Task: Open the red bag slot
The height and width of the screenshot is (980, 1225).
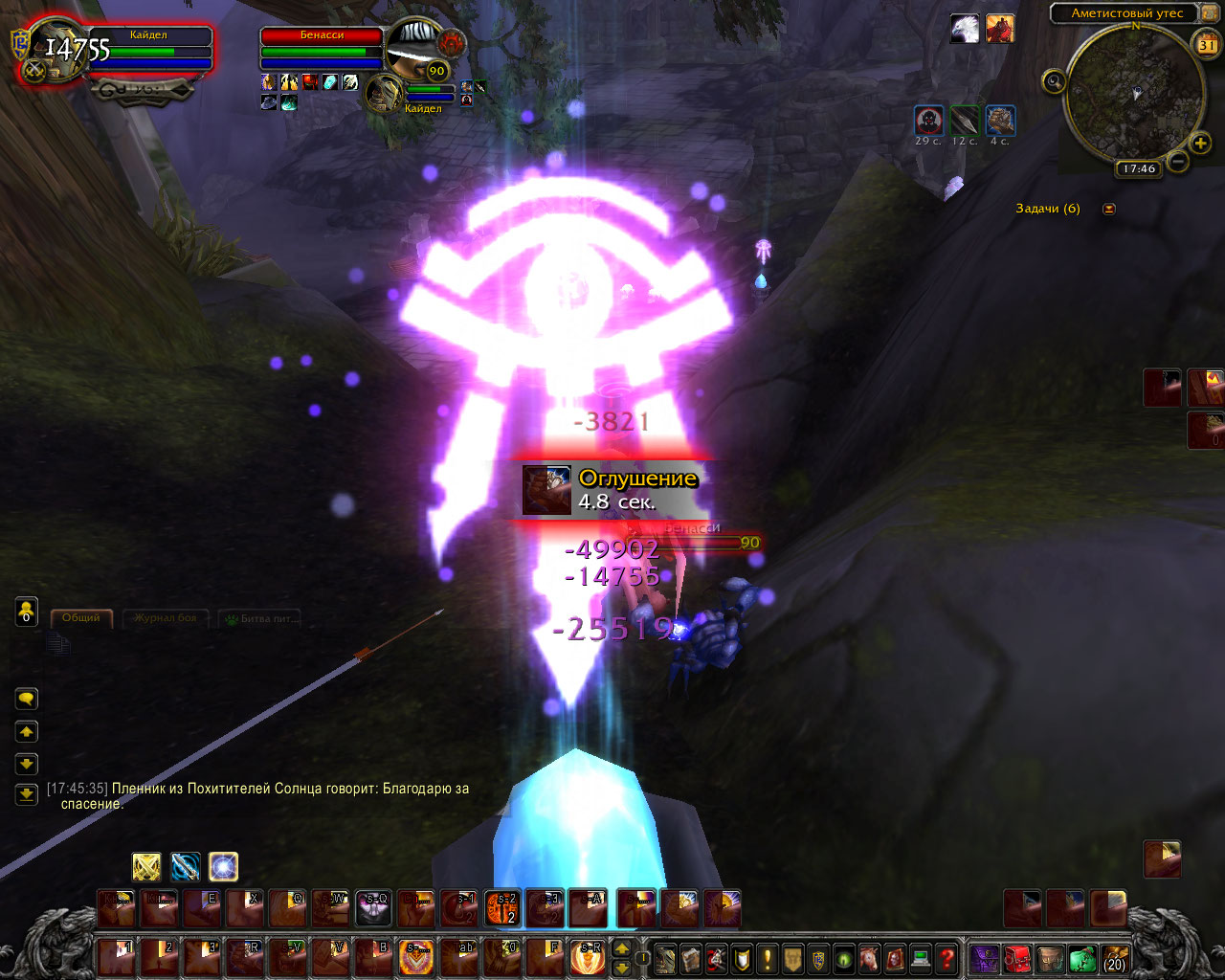Action: tap(1017, 958)
